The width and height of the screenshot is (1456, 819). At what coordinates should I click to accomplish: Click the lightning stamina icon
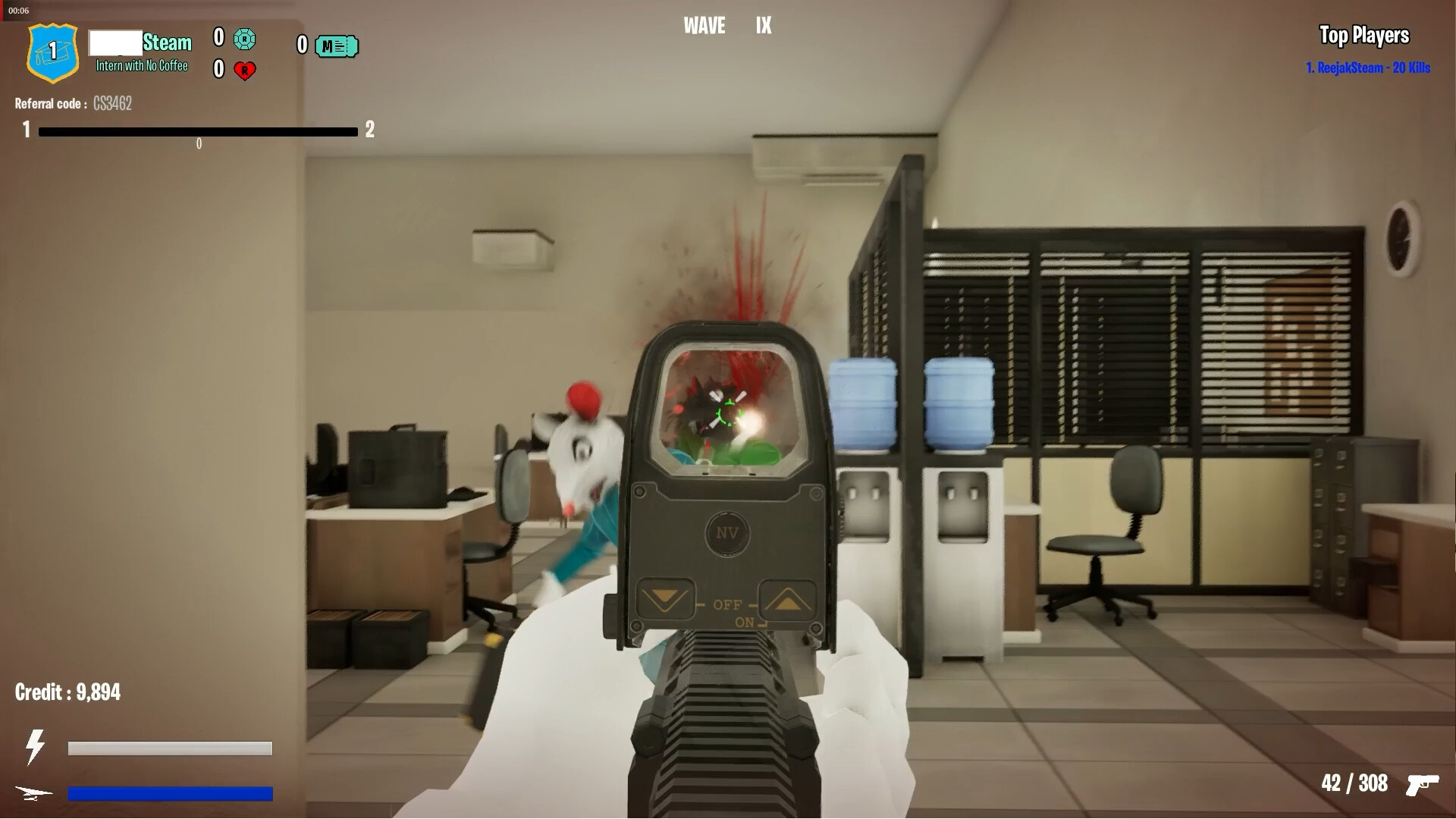(x=34, y=747)
